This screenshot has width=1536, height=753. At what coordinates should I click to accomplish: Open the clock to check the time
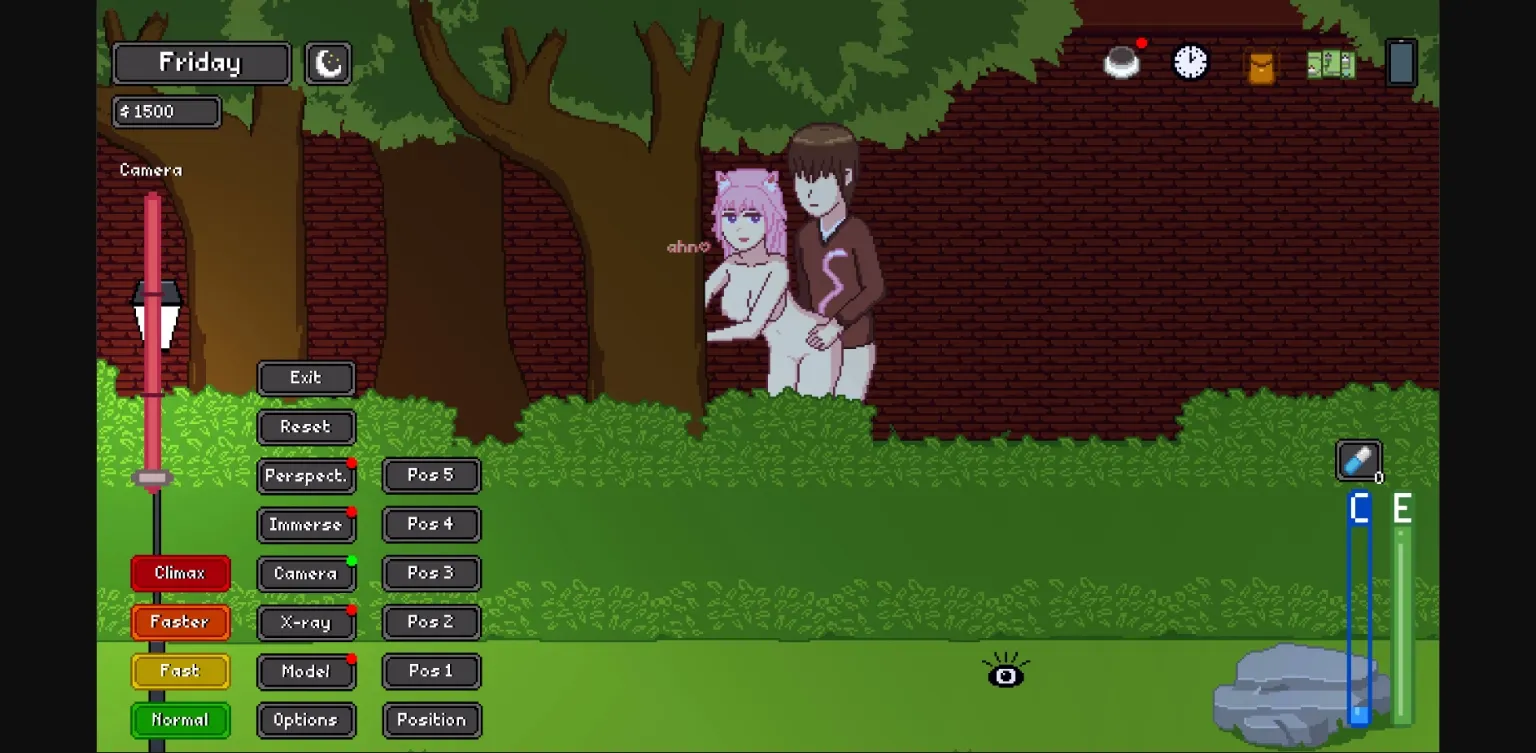click(1190, 61)
